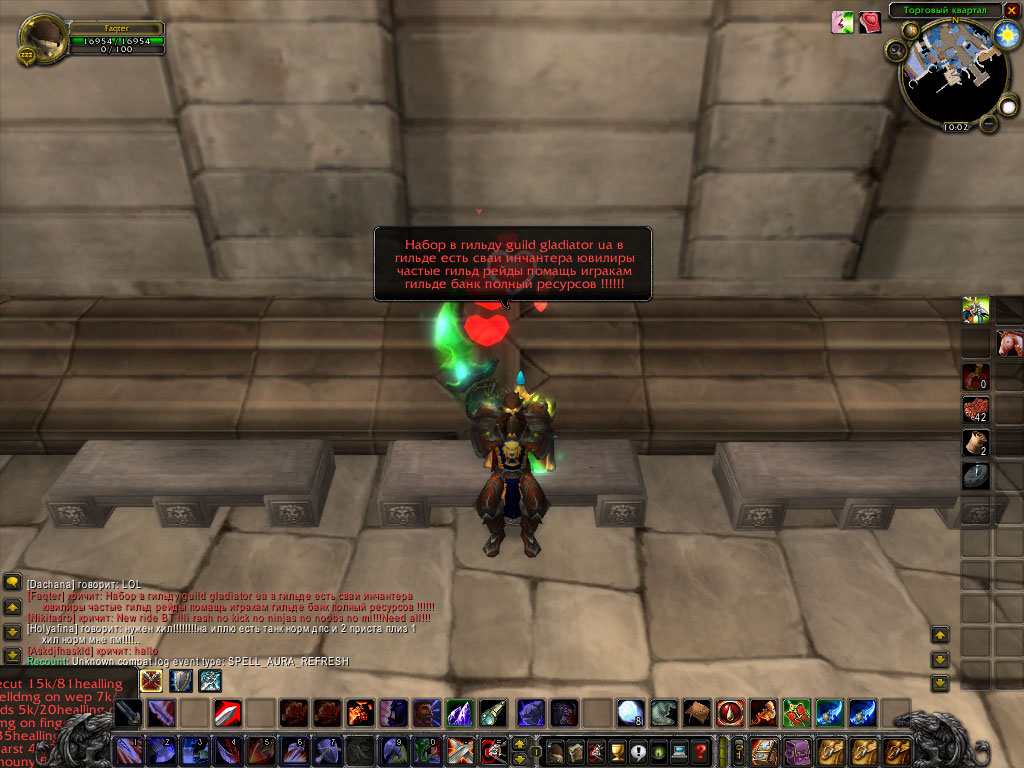Viewport: 1024px width, 768px height.
Task: Use the snowball item with count 8
Action: (629, 712)
